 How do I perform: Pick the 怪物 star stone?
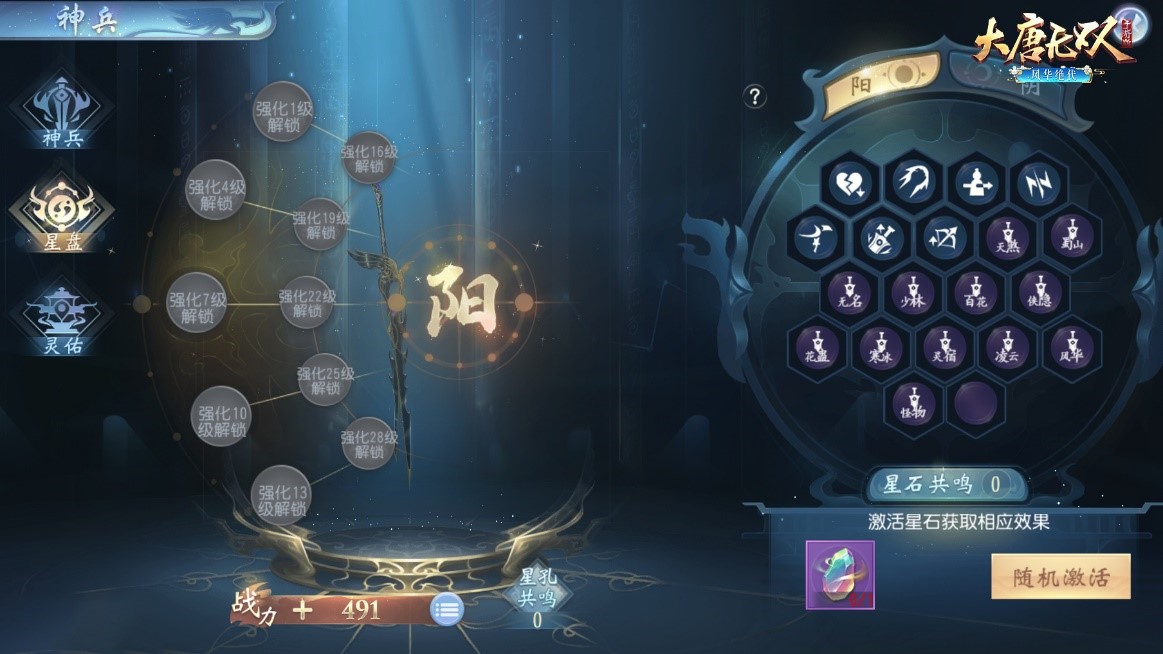912,402
